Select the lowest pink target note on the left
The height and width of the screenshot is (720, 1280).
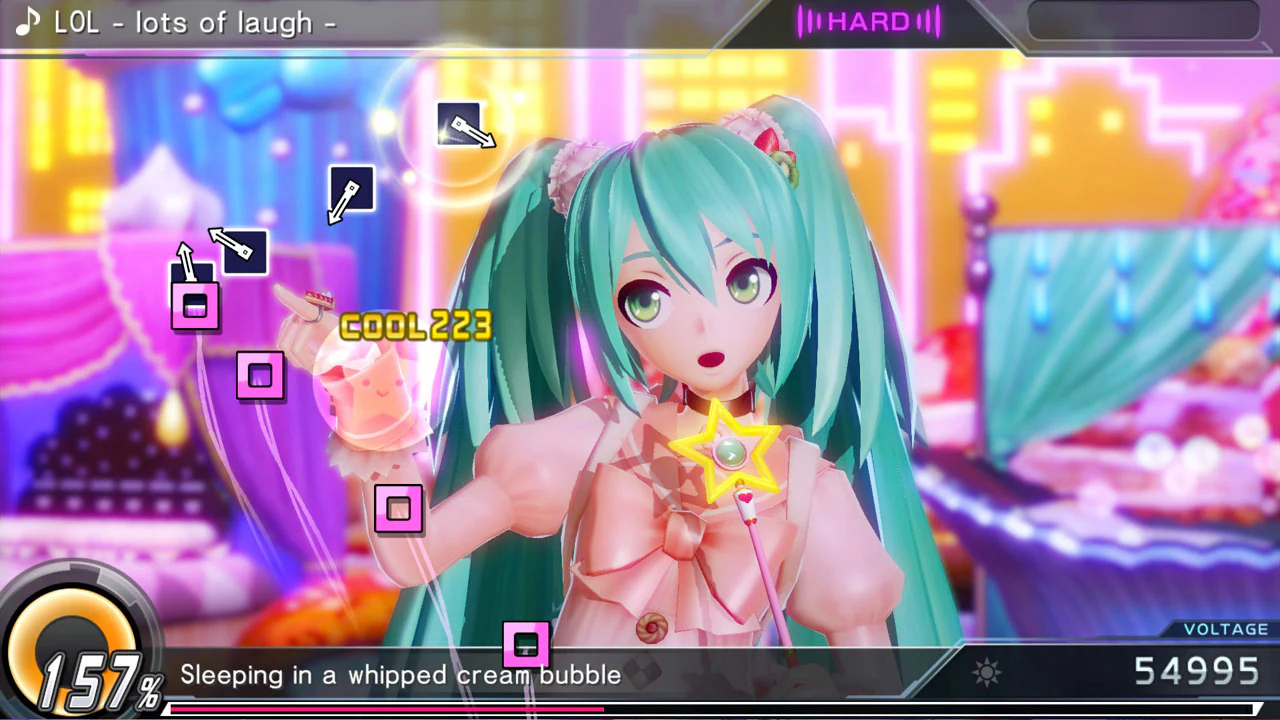click(x=399, y=510)
